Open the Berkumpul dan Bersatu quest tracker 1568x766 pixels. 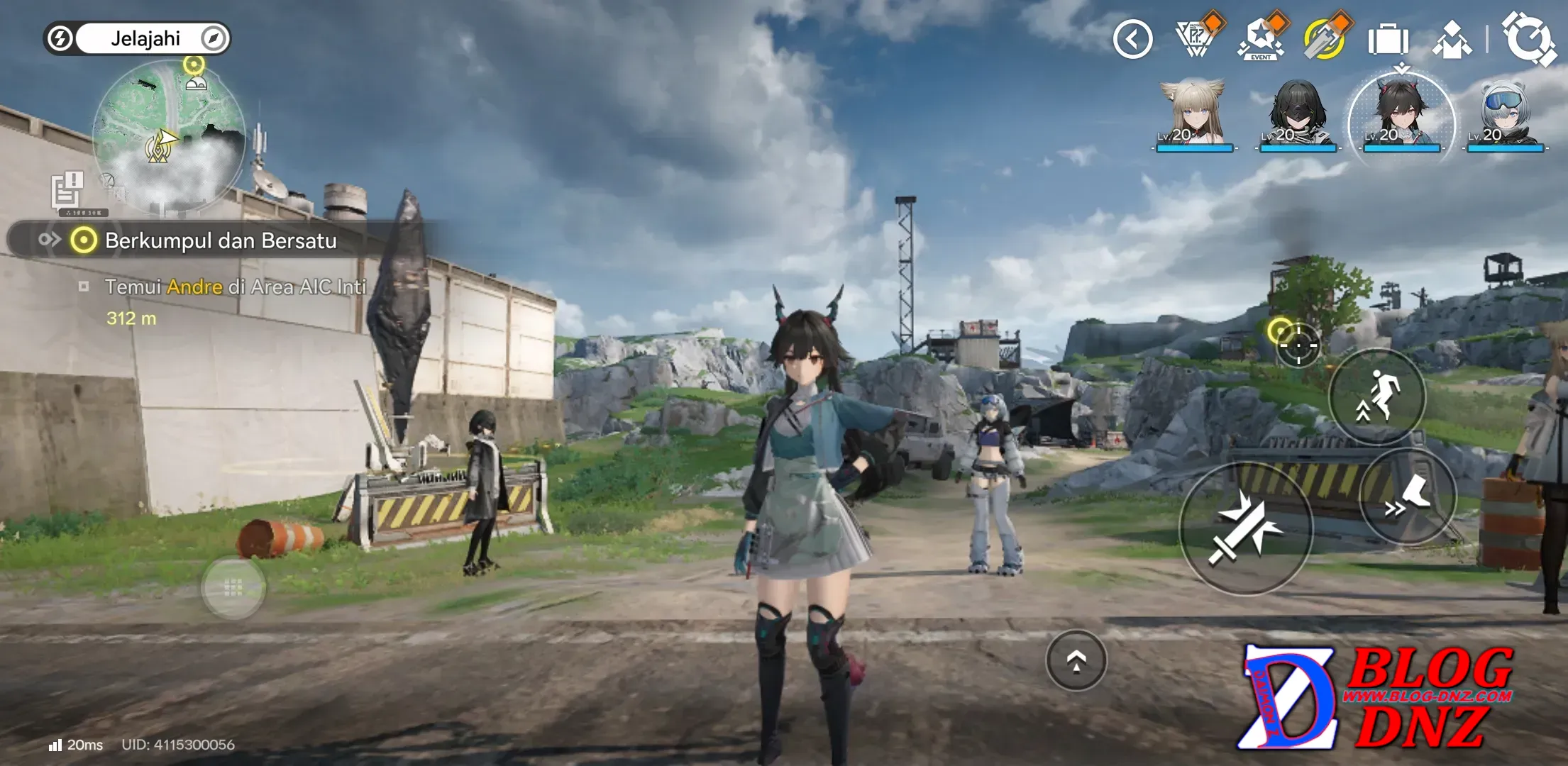[x=220, y=241]
